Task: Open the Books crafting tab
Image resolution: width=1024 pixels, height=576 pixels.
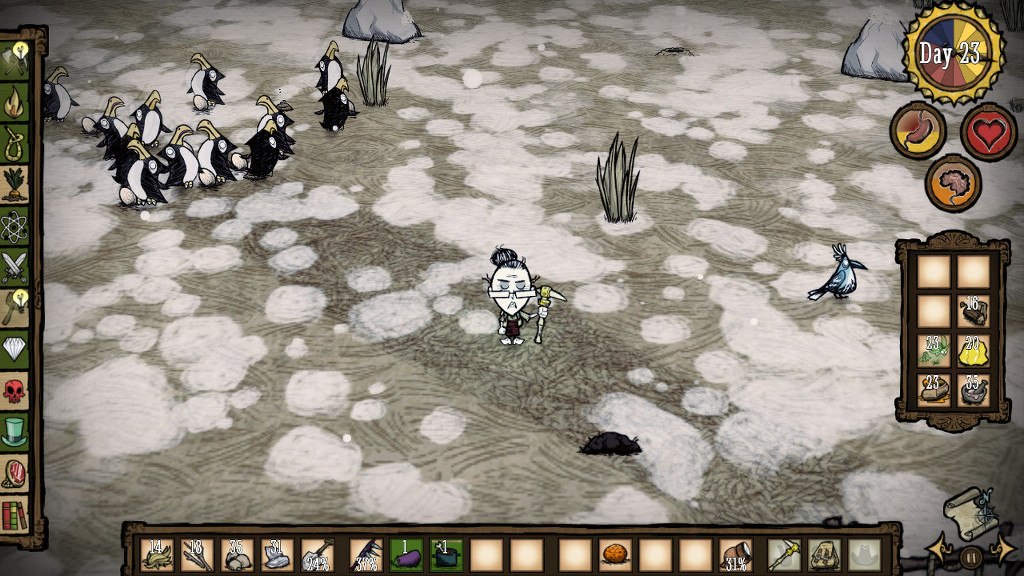Action: click(x=15, y=516)
